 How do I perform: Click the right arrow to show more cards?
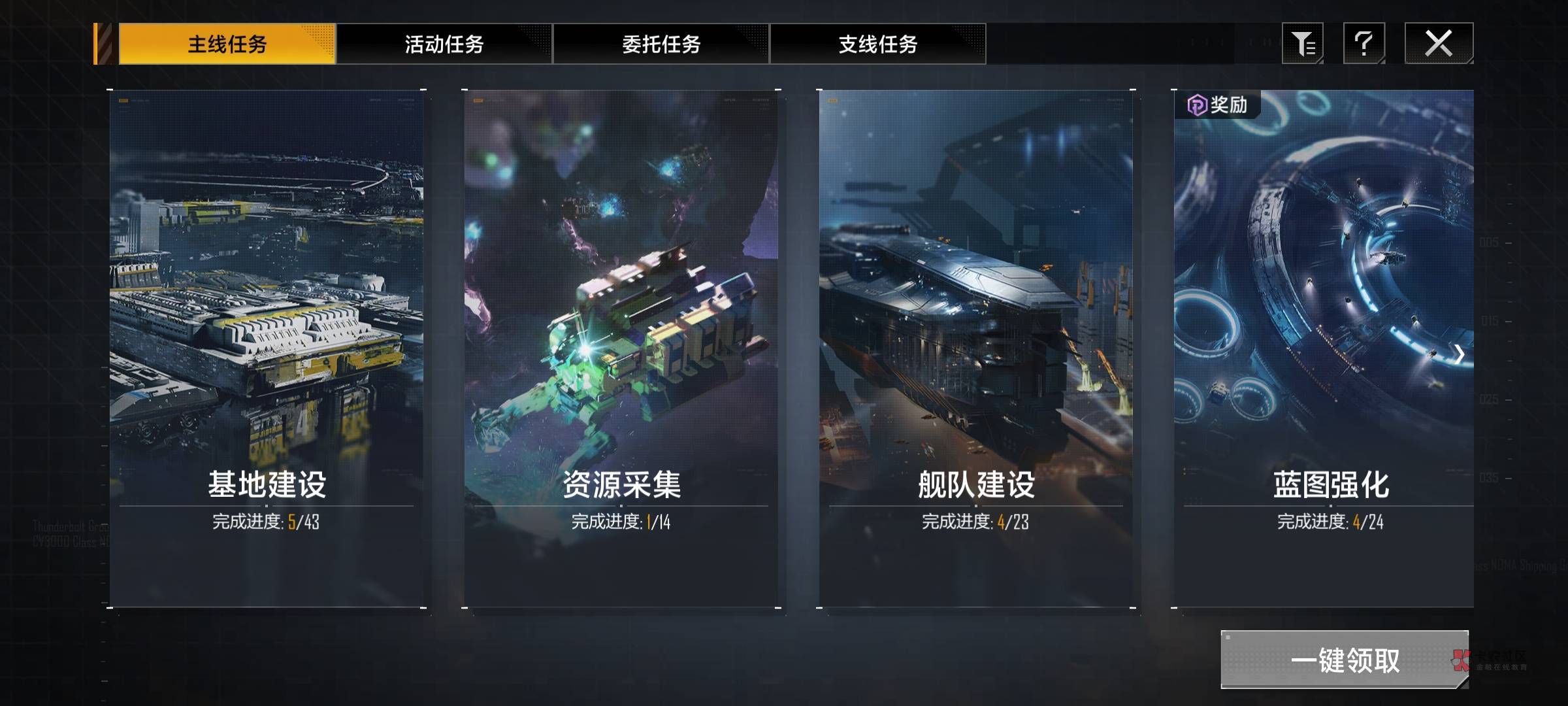(1459, 354)
